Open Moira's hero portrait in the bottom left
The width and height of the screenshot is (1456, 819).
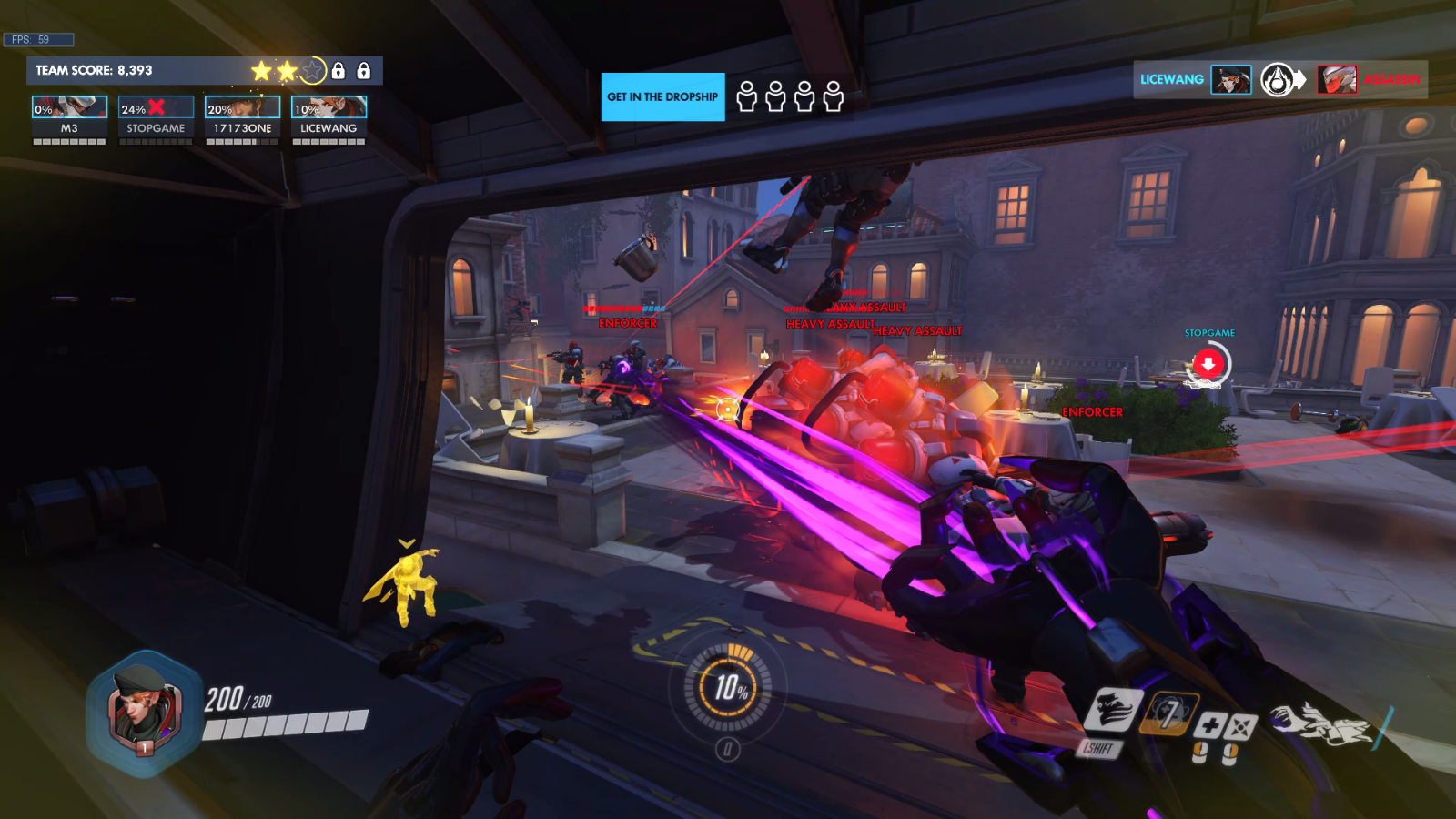(142, 710)
